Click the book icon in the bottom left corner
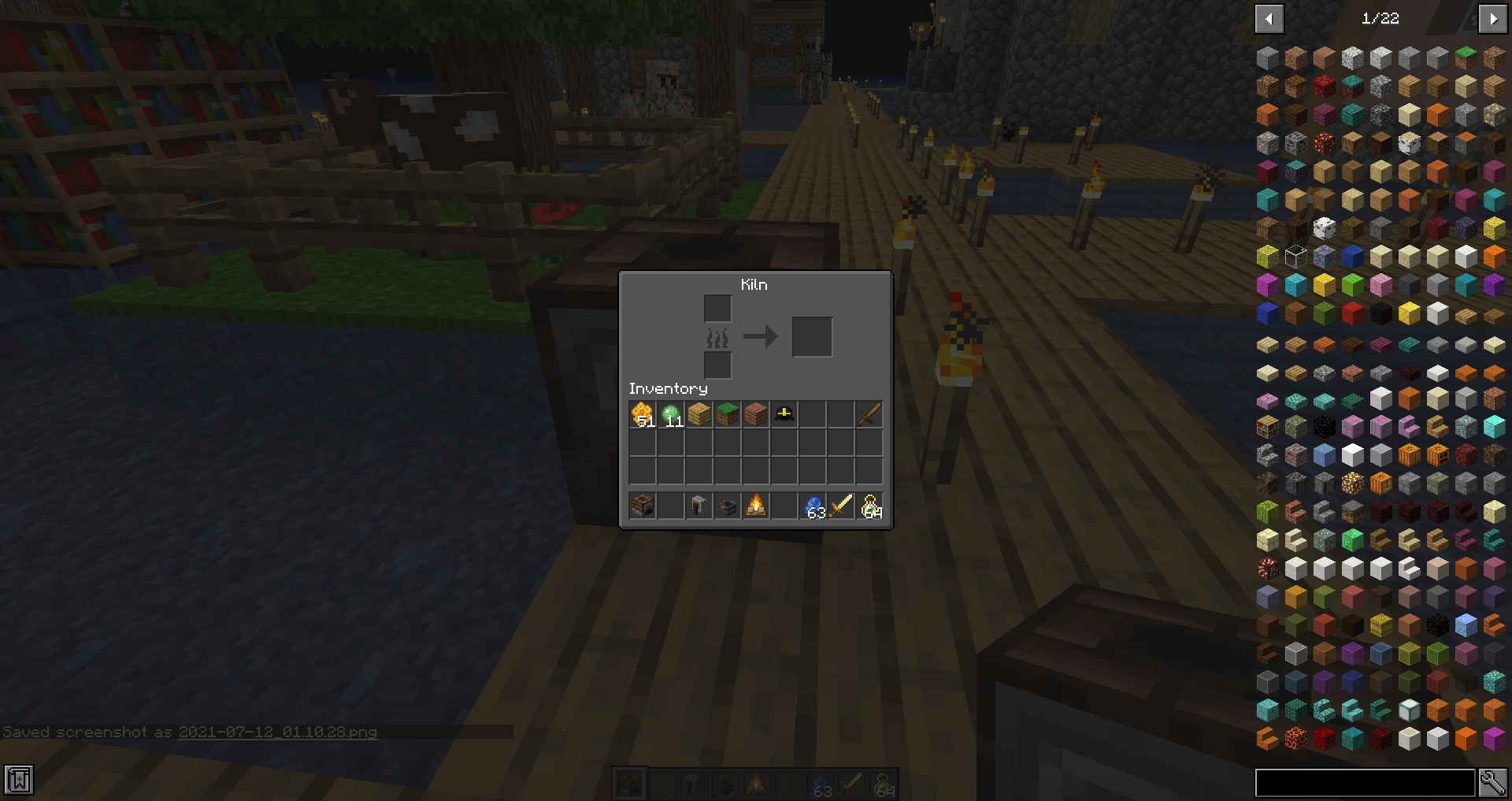This screenshot has height=801, width=1512. [17, 781]
